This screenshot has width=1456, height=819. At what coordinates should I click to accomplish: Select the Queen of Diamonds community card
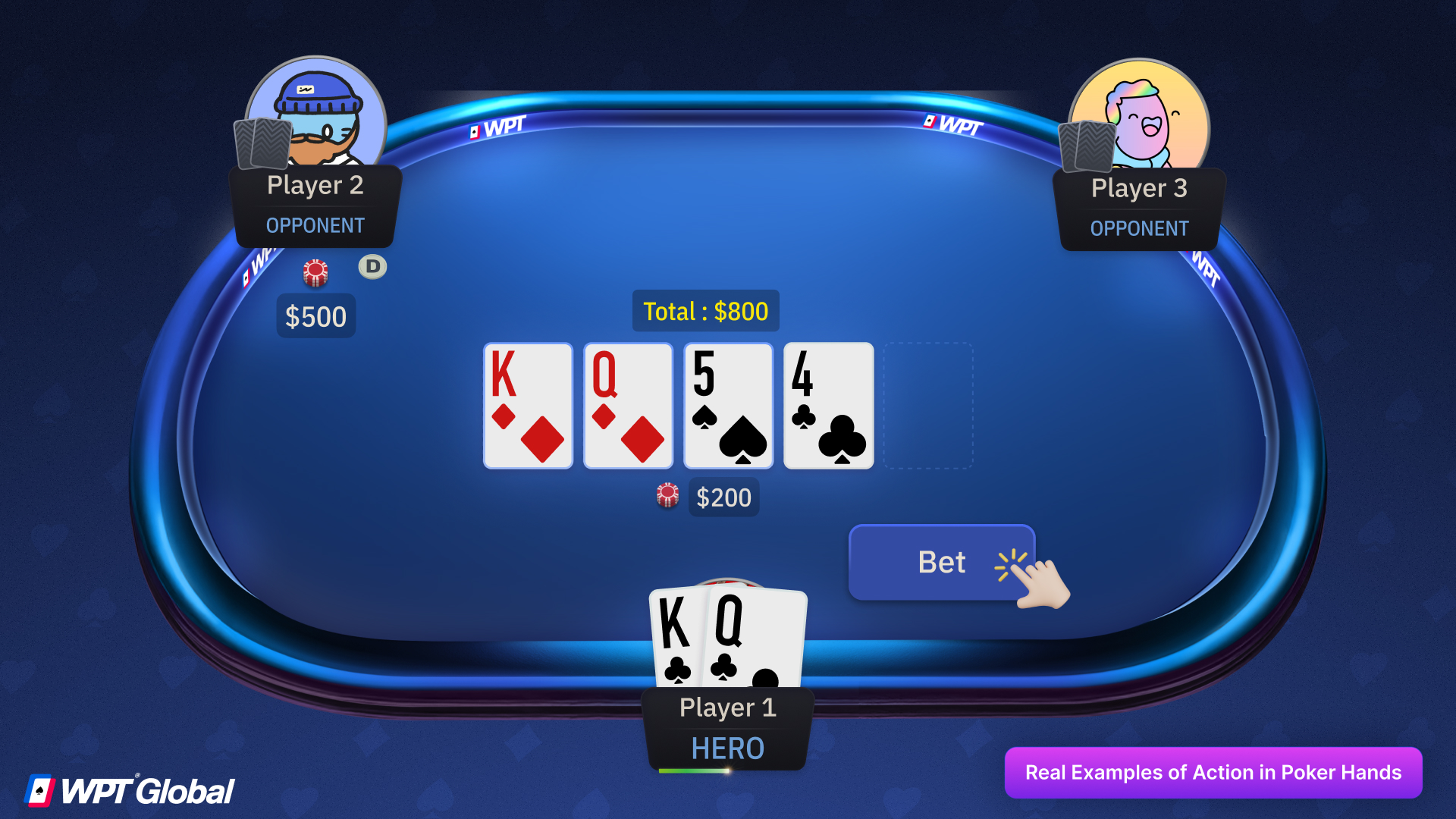point(627,406)
